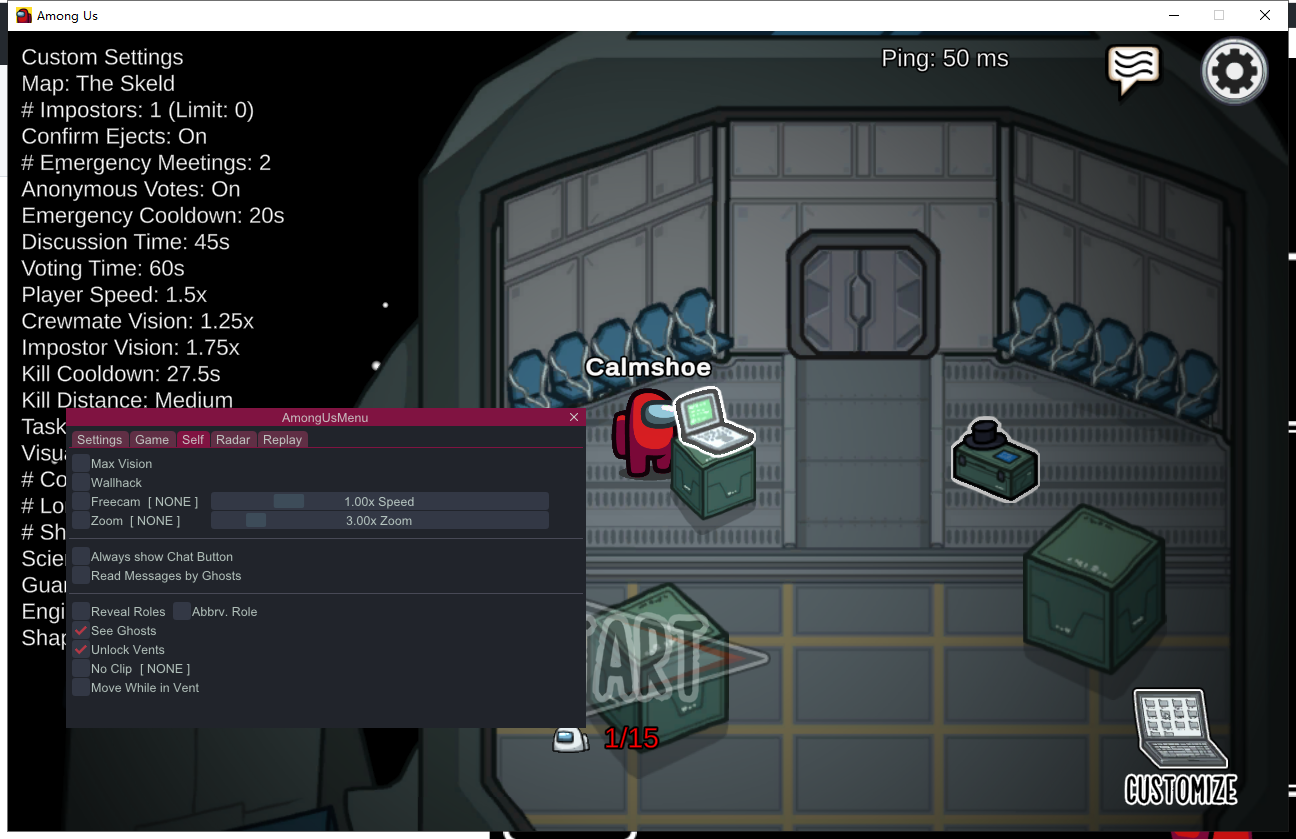Enable the Wallhack option

(80, 482)
